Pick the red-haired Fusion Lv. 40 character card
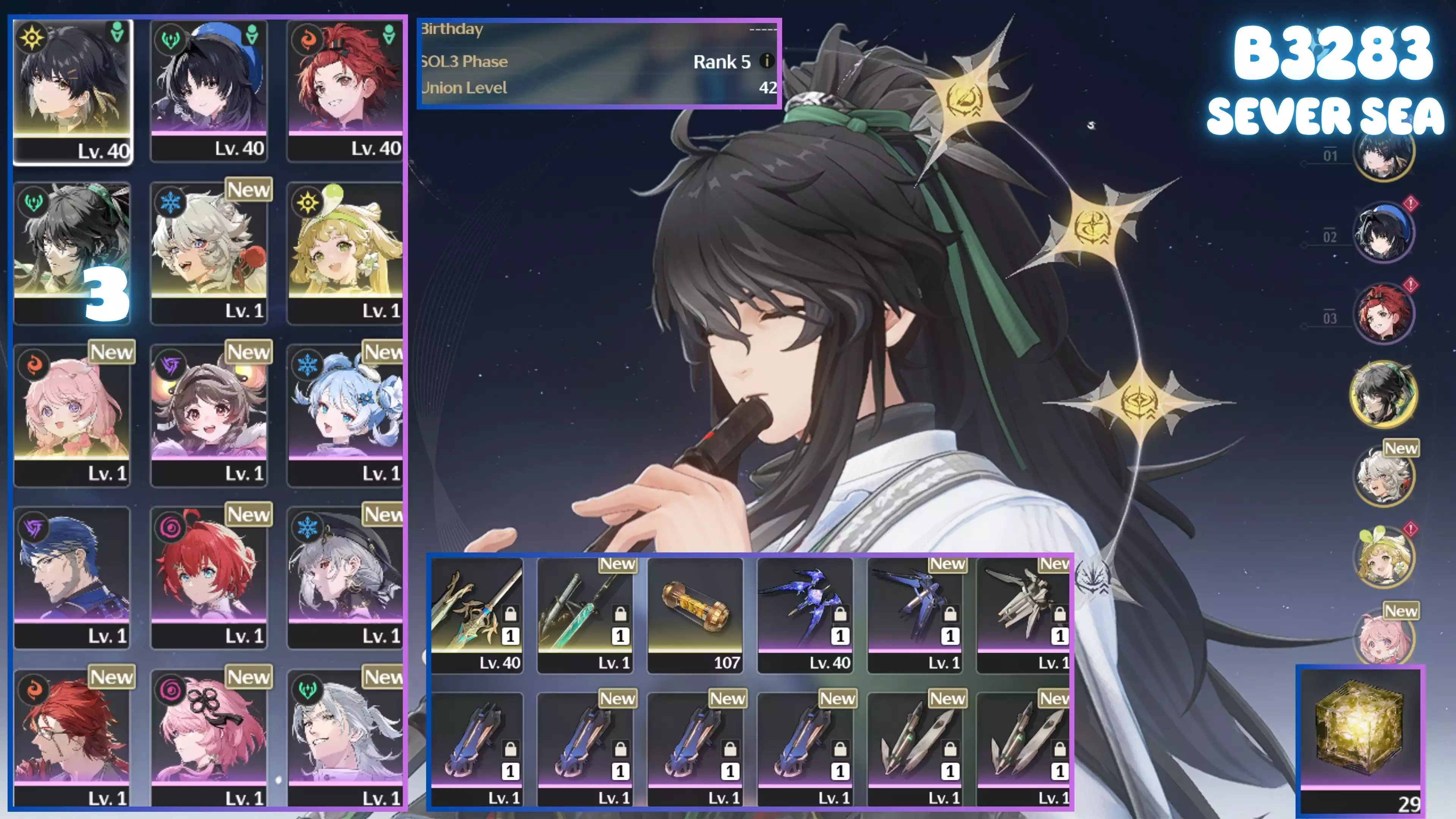 click(345, 91)
